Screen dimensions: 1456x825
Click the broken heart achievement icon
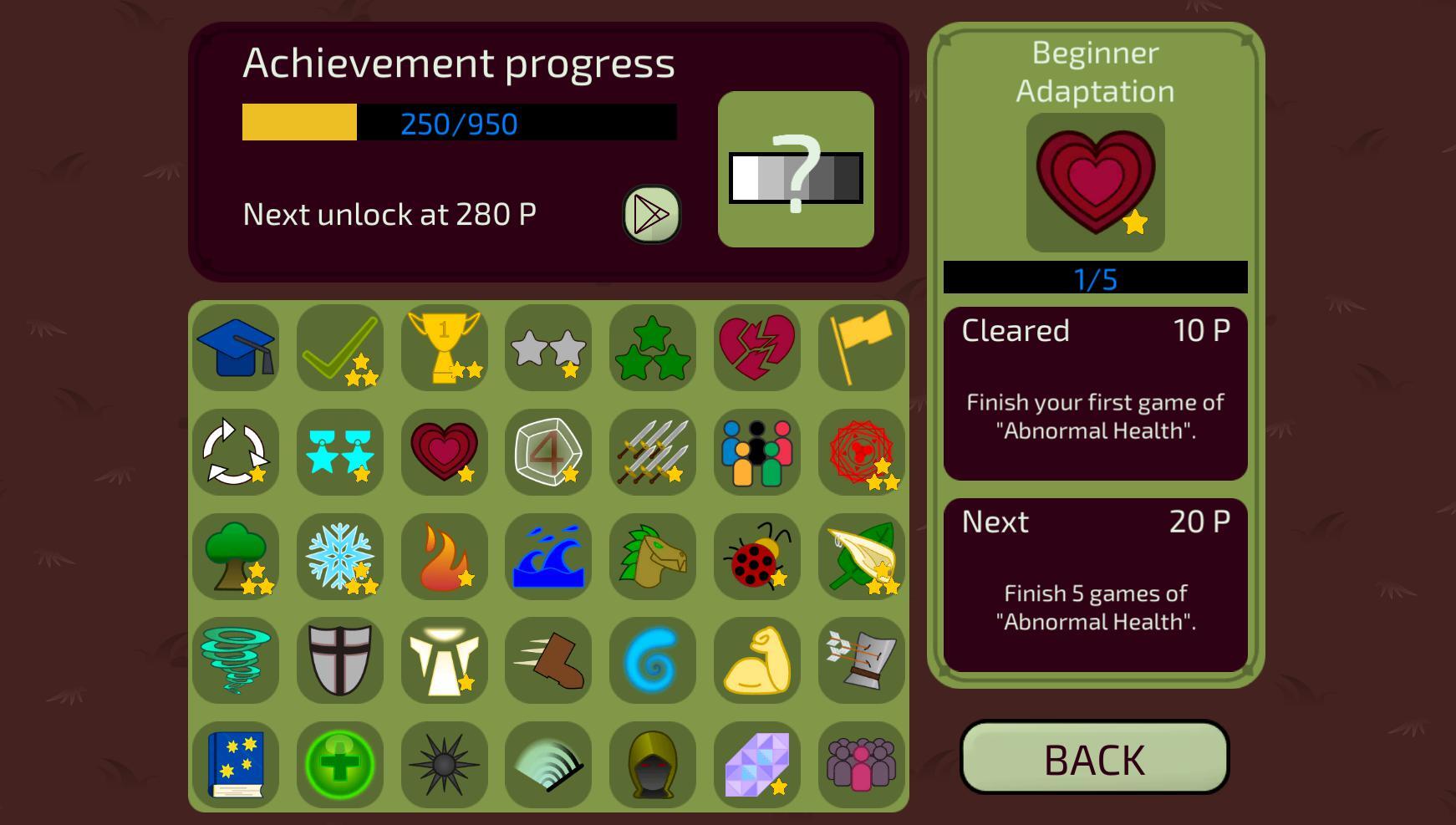(756, 349)
